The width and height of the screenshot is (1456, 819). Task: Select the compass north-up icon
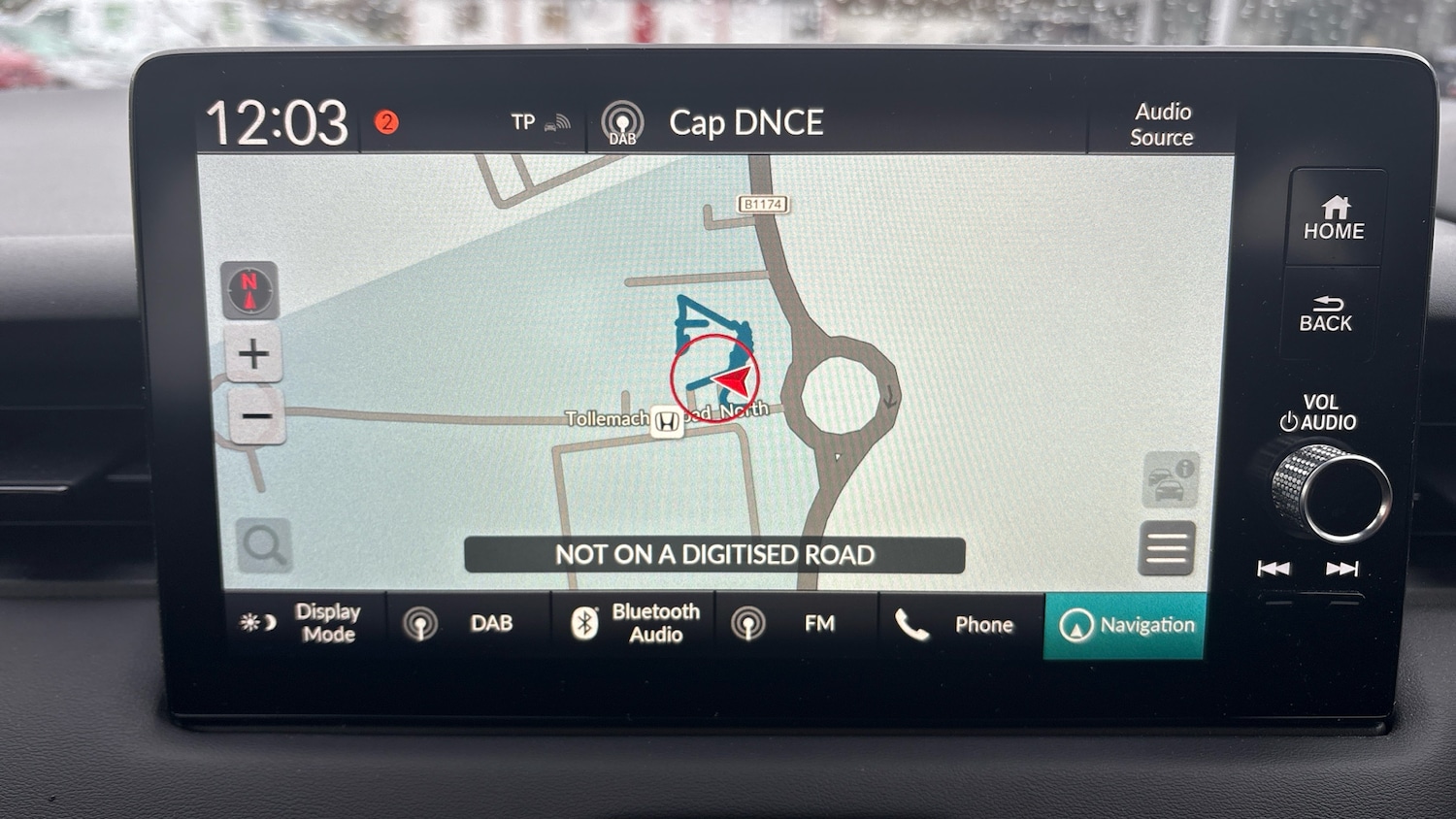tap(250, 288)
